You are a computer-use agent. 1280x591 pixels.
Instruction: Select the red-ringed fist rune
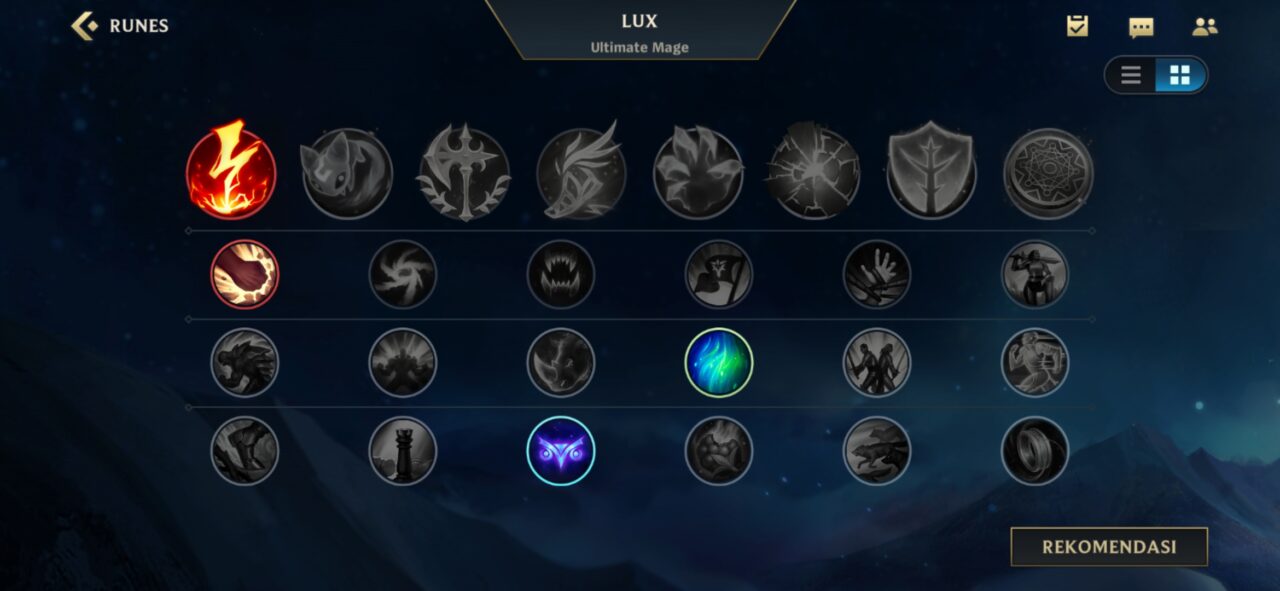pyautogui.click(x=245, y=274)
